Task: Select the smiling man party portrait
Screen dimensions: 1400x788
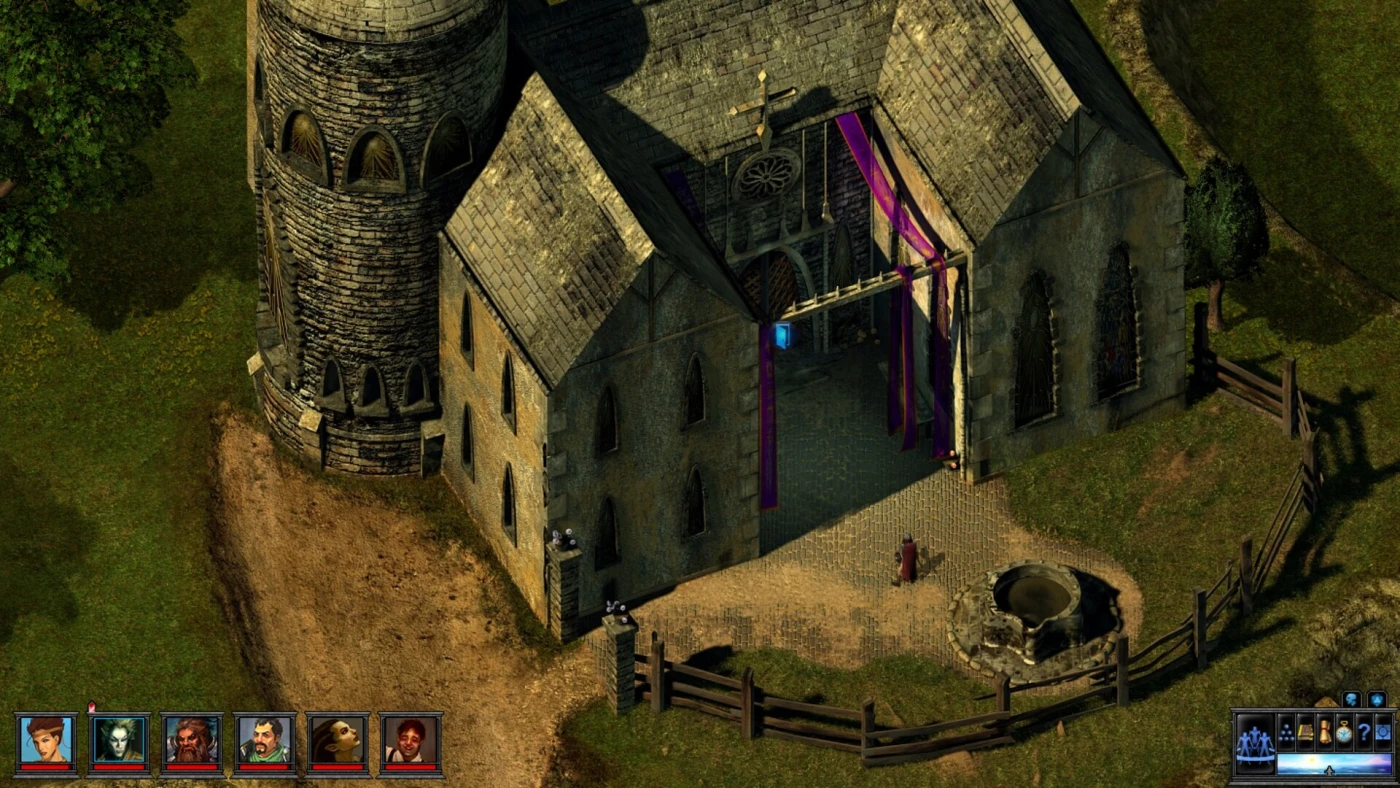Action: (410, 742)
